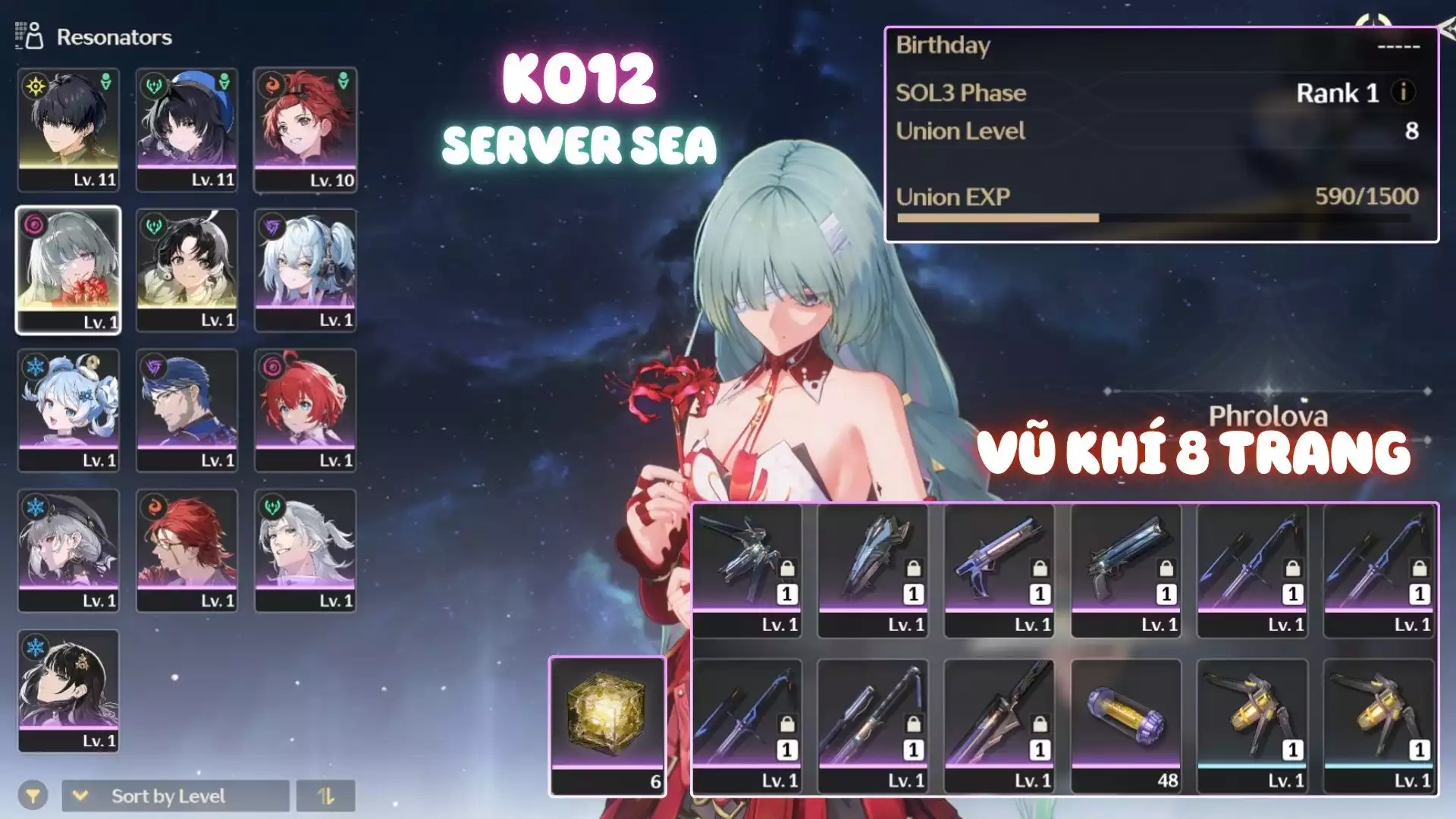Image resolution: width=1456 pixels, height=819 pixels.
Task: Toggle the sort order arrows button
Action: point(325,795)
